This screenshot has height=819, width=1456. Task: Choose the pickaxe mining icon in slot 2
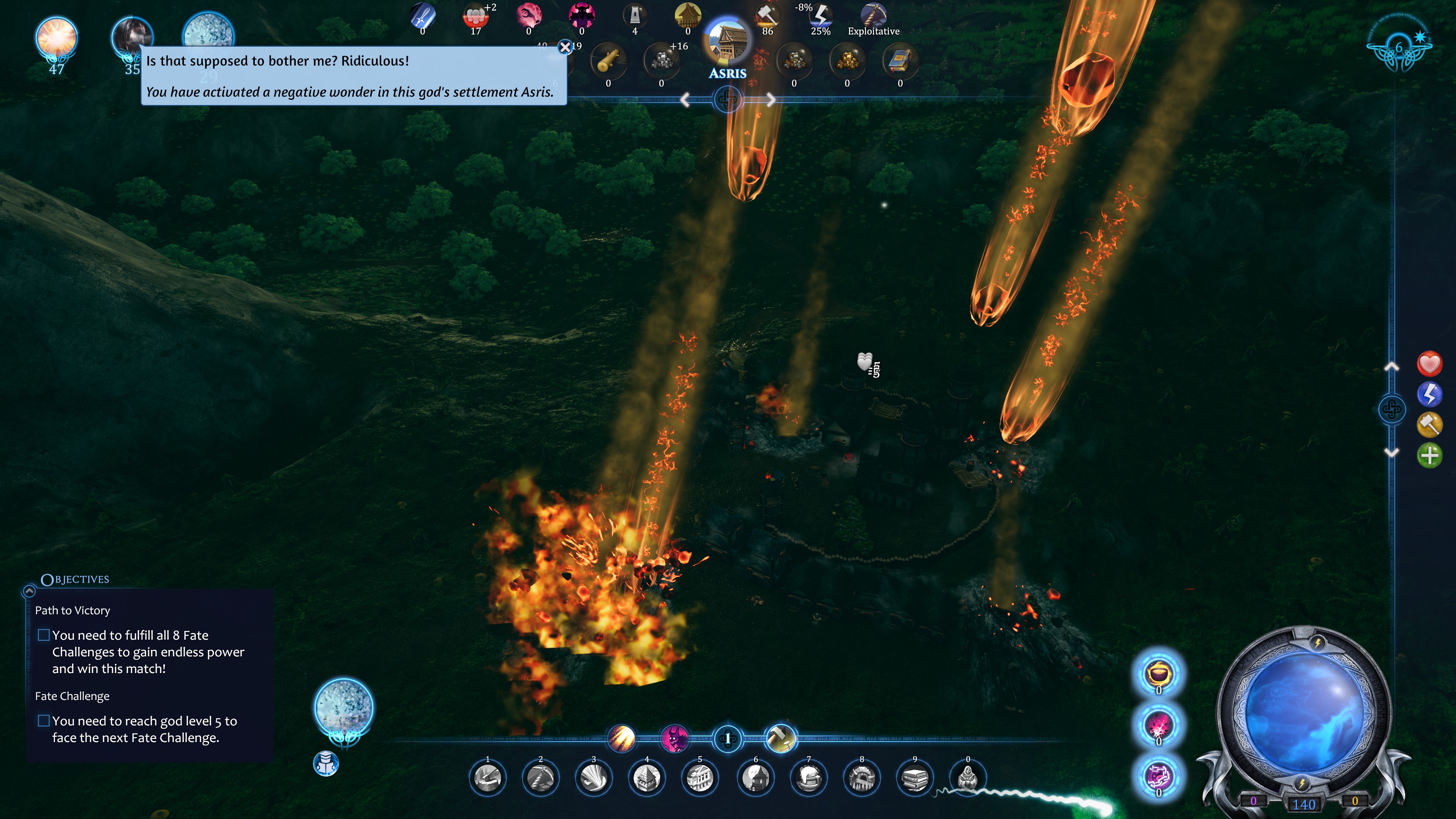[x=541, y=778]
